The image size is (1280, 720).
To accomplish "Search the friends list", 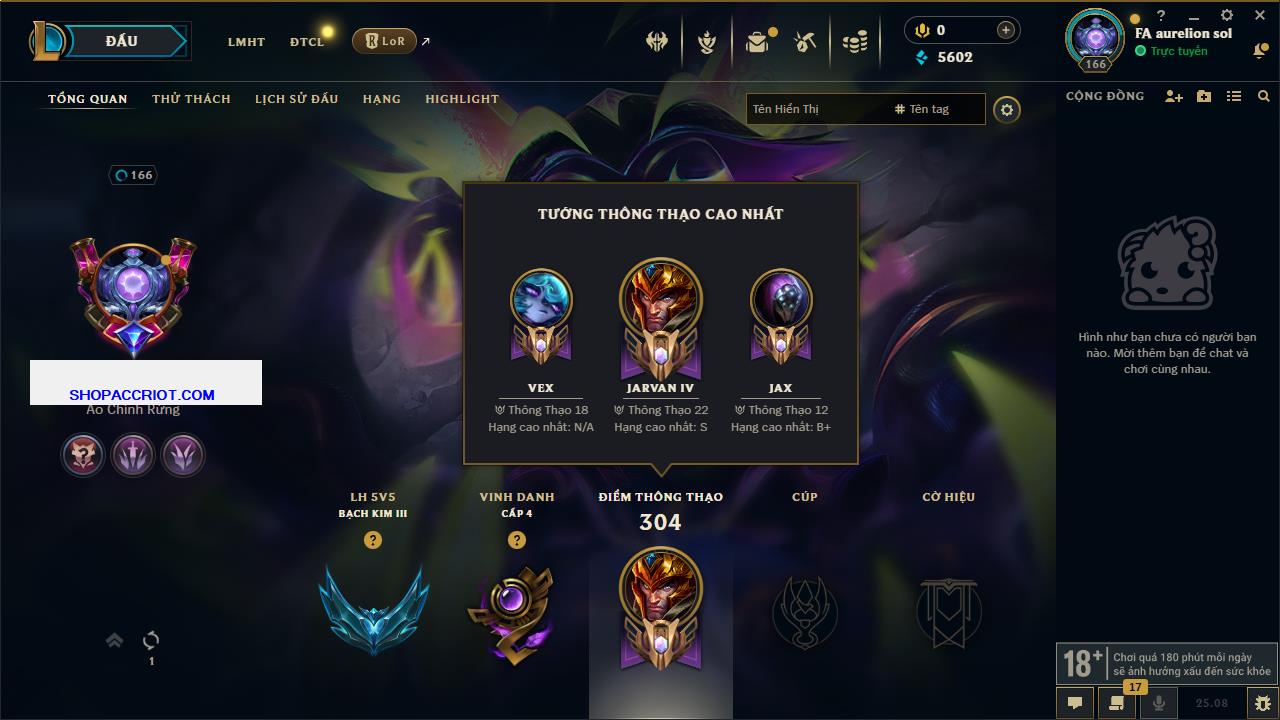I will pos(1264,96).
